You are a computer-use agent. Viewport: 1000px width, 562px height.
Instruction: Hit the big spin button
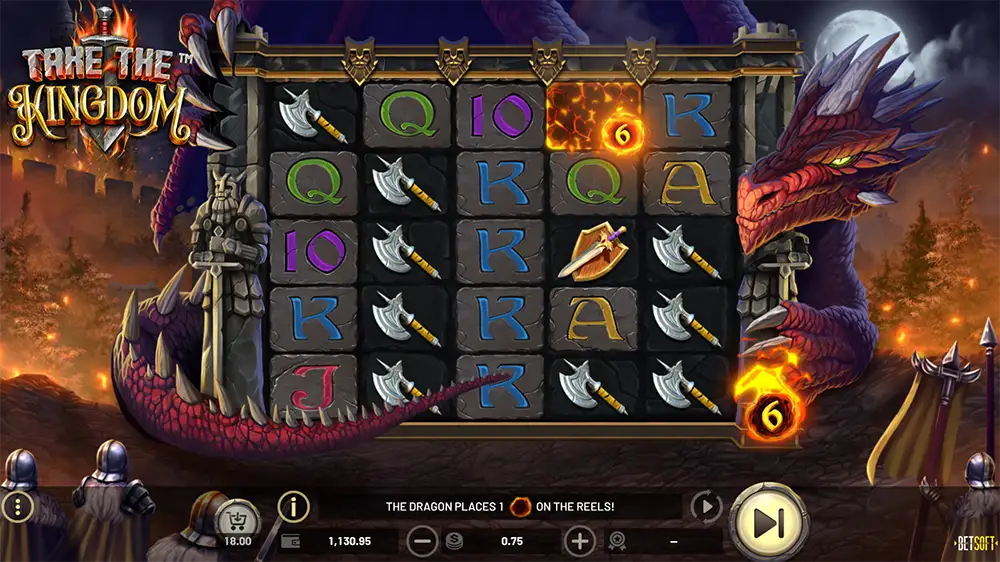tap(768, 522)
